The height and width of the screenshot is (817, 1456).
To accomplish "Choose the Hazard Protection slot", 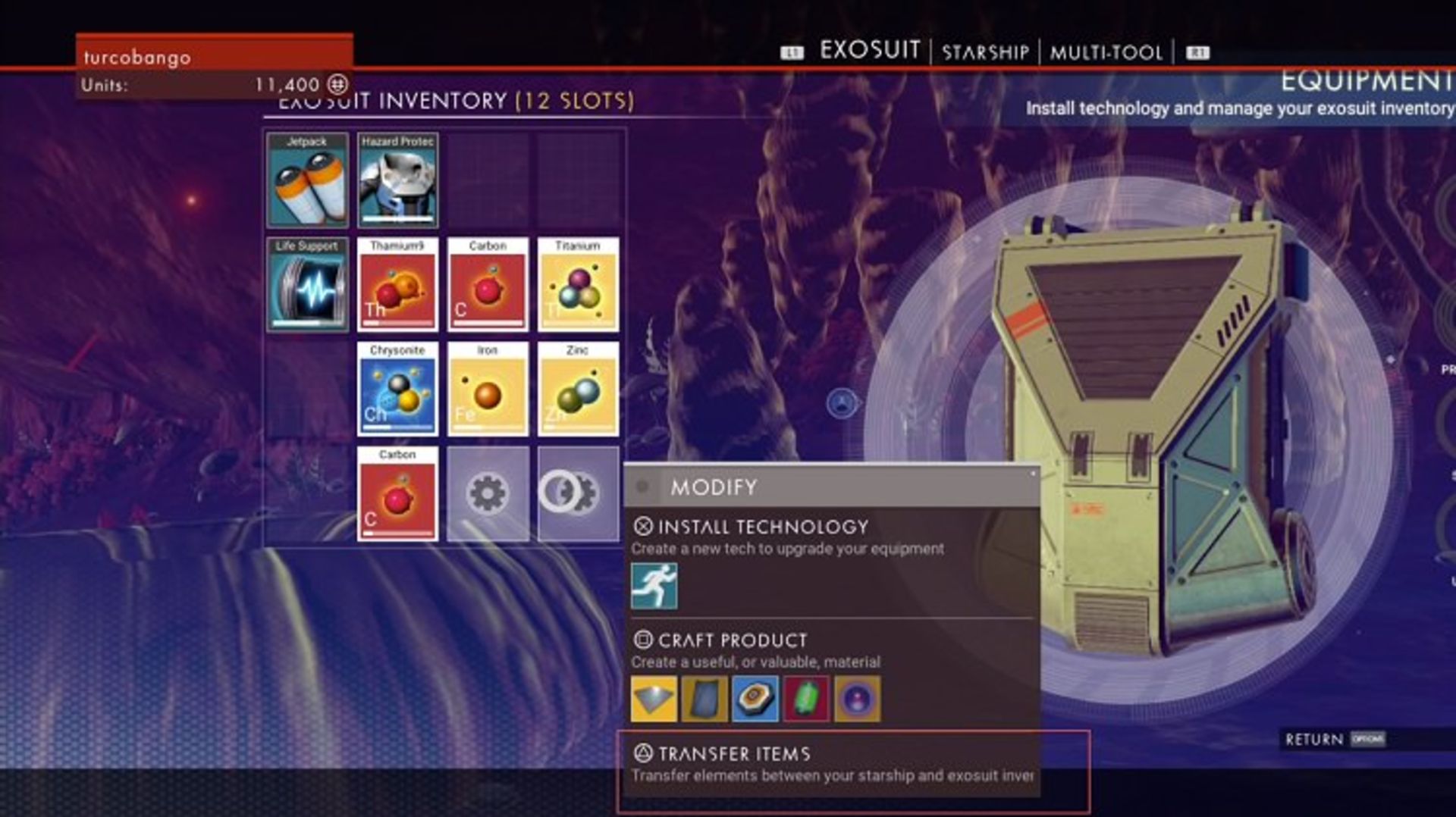I will [397, 180].
